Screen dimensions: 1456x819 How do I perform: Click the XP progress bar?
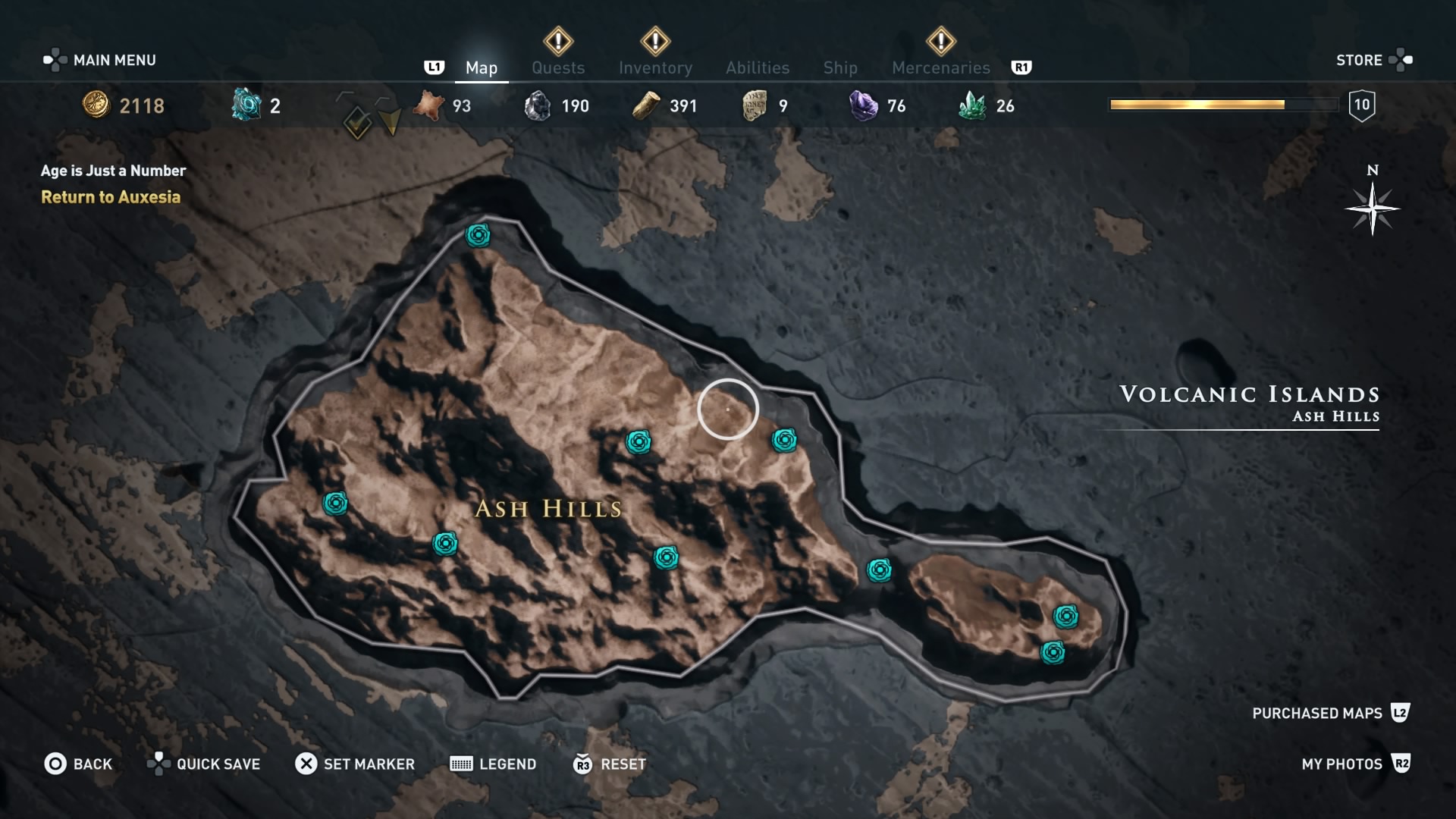1222,105
